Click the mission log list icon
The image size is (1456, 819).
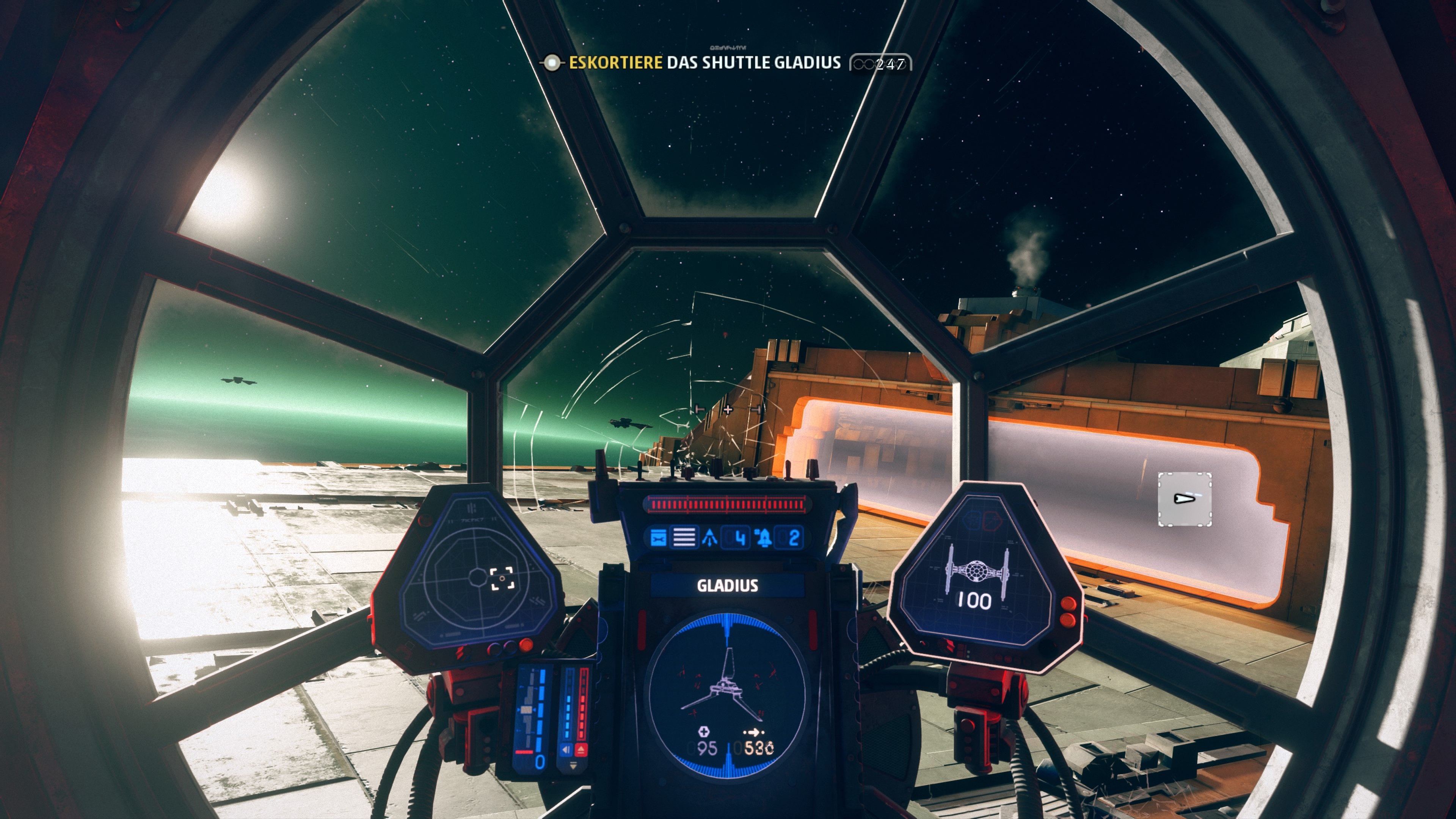(x=684, y=539)
